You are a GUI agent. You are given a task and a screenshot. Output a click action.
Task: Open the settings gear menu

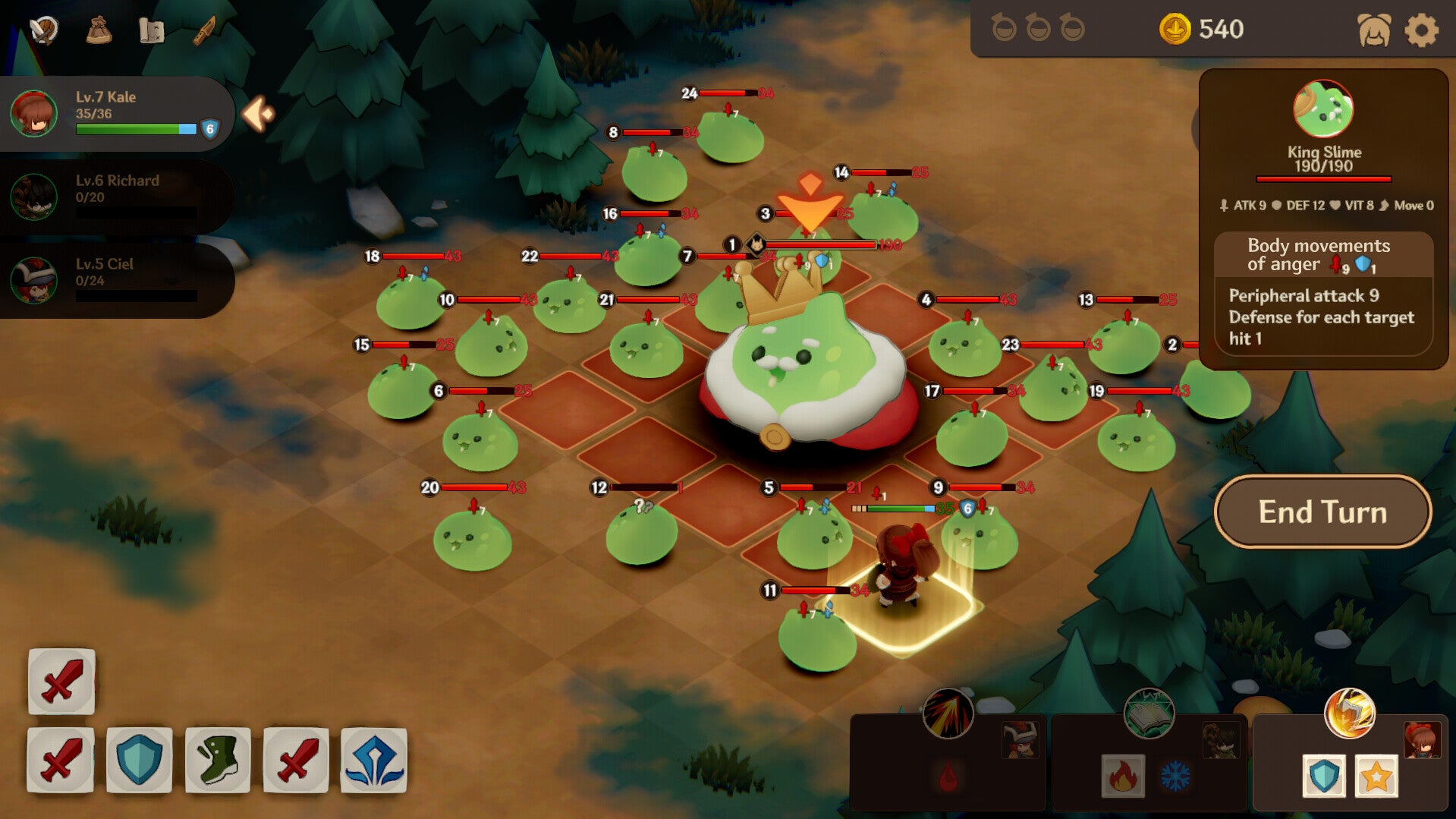[1421, 30]
